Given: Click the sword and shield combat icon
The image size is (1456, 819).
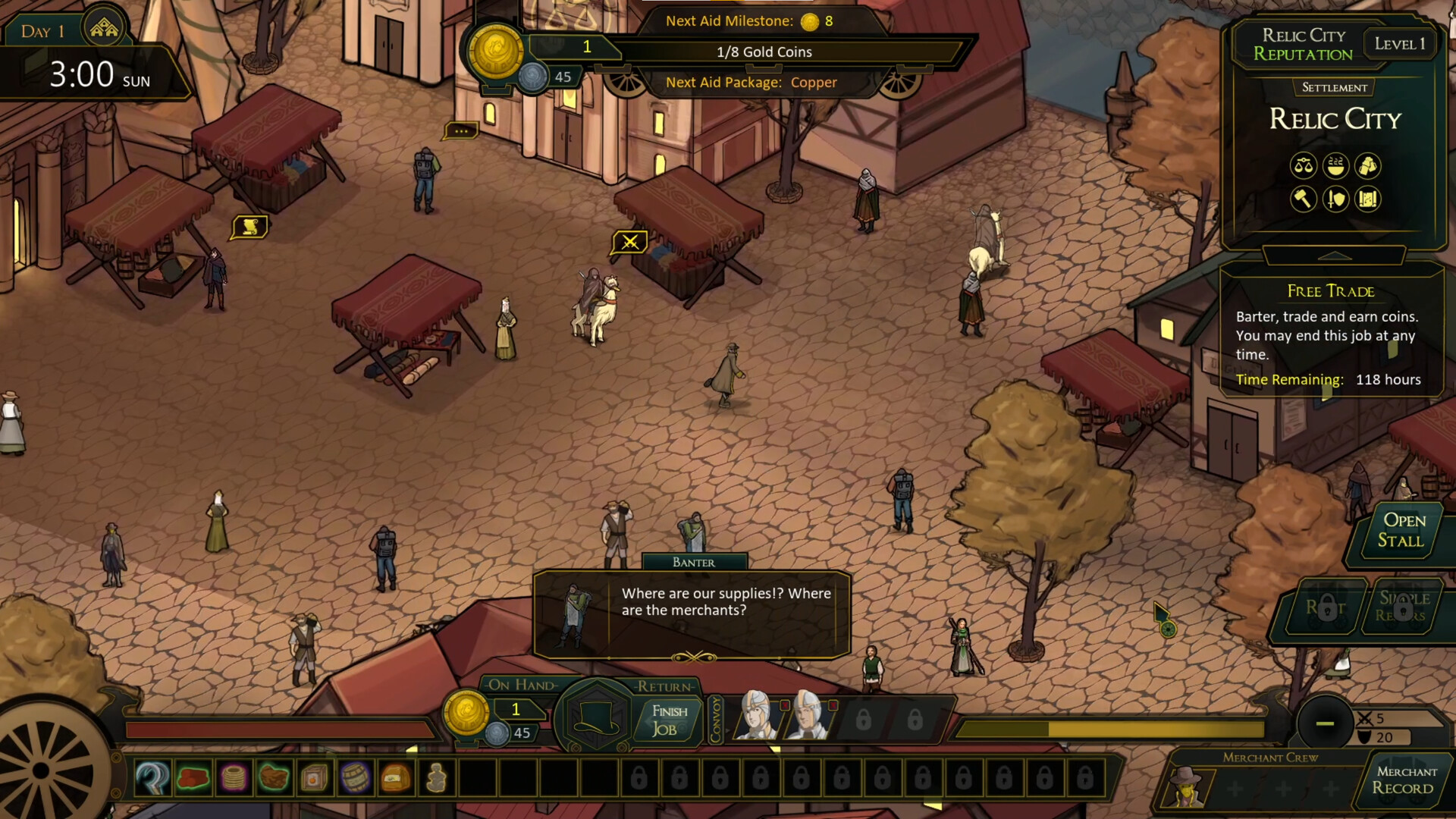Looking at the screenshot, I should pyautogui.click(x=1335, y=200).
